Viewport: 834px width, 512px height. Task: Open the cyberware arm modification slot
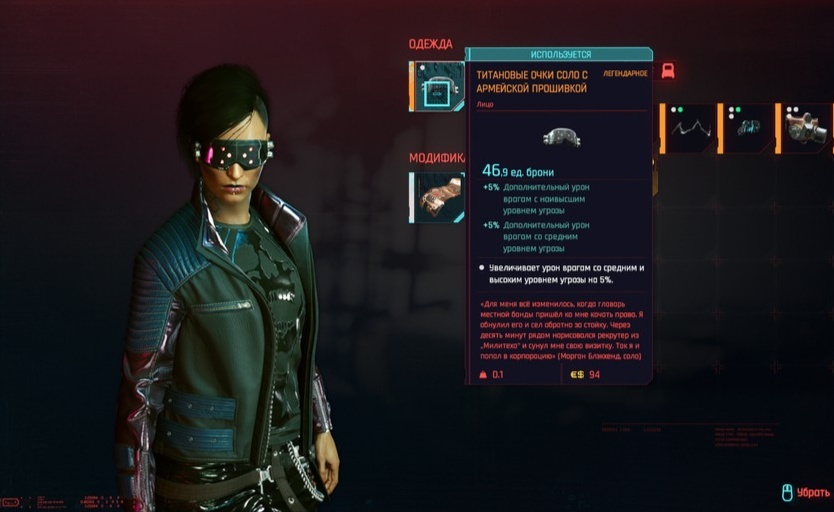(438, 196)
